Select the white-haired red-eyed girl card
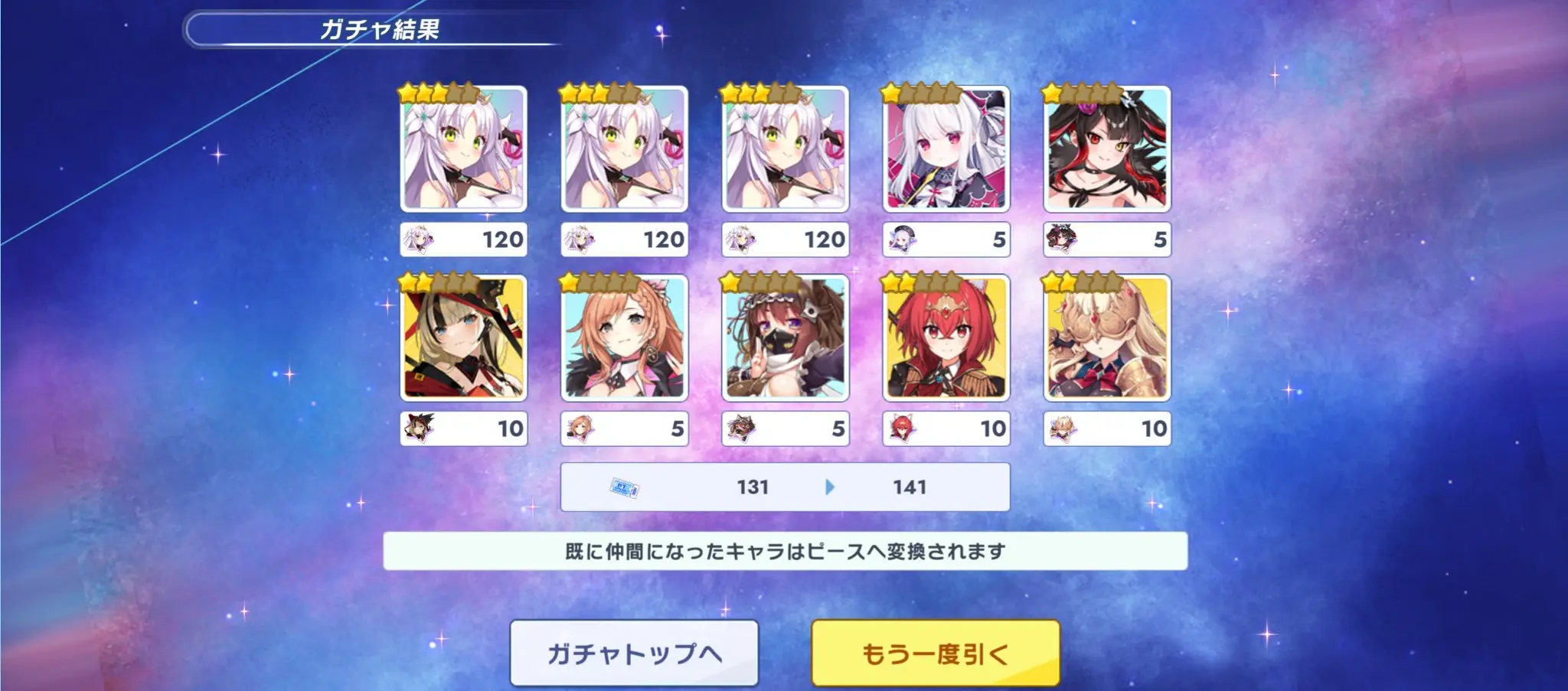1568x691 pixels. tap(946, 149)
